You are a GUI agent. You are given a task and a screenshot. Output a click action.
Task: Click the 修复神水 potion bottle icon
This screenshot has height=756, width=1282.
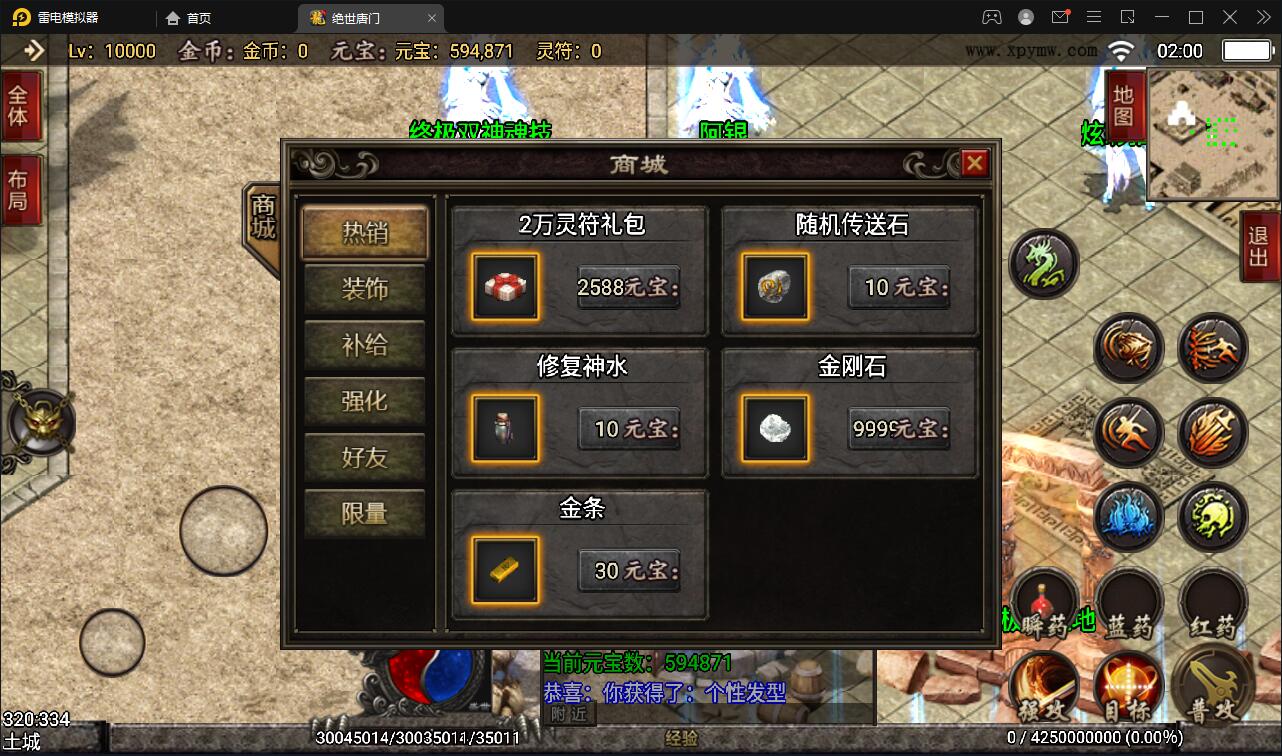coord(505,430)
